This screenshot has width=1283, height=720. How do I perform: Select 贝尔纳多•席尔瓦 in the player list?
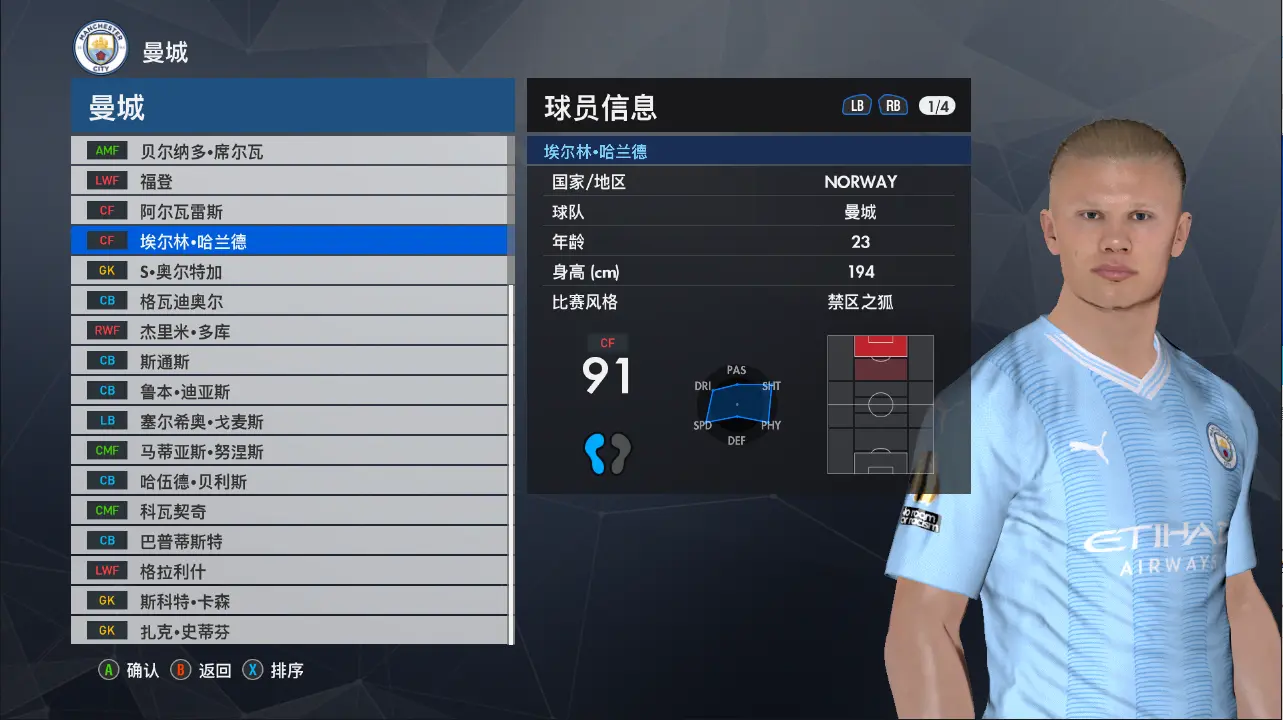tap(289, 151)
